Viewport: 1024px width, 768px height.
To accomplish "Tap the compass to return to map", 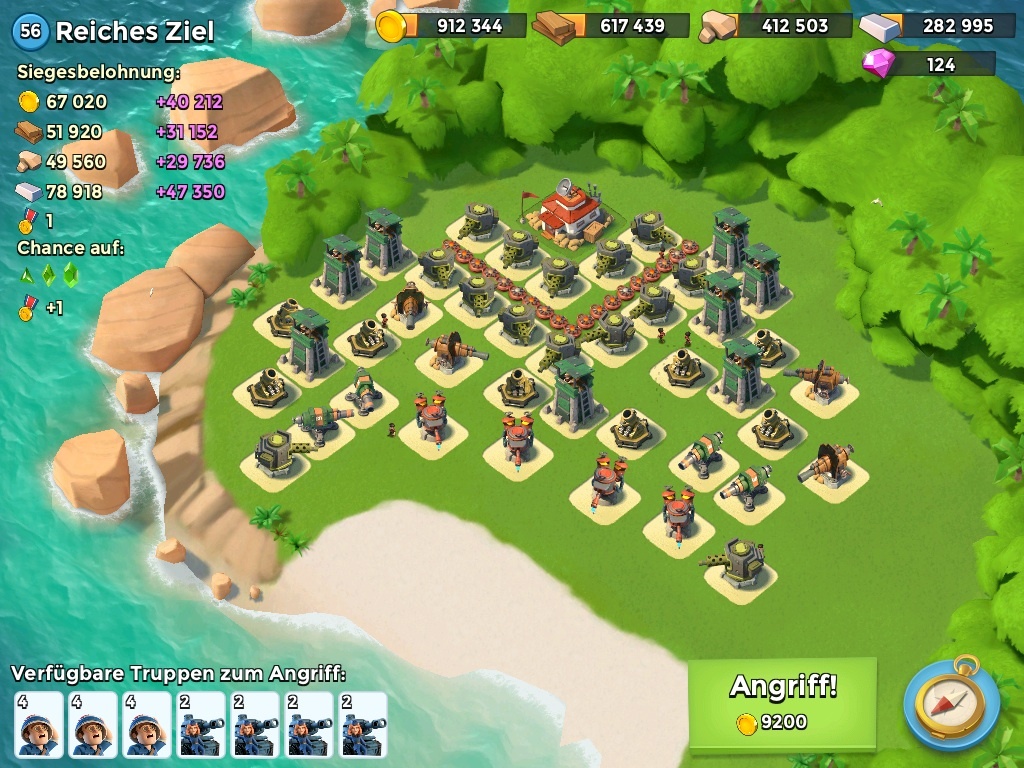I will pyautogui.click(x=951, y=703).
